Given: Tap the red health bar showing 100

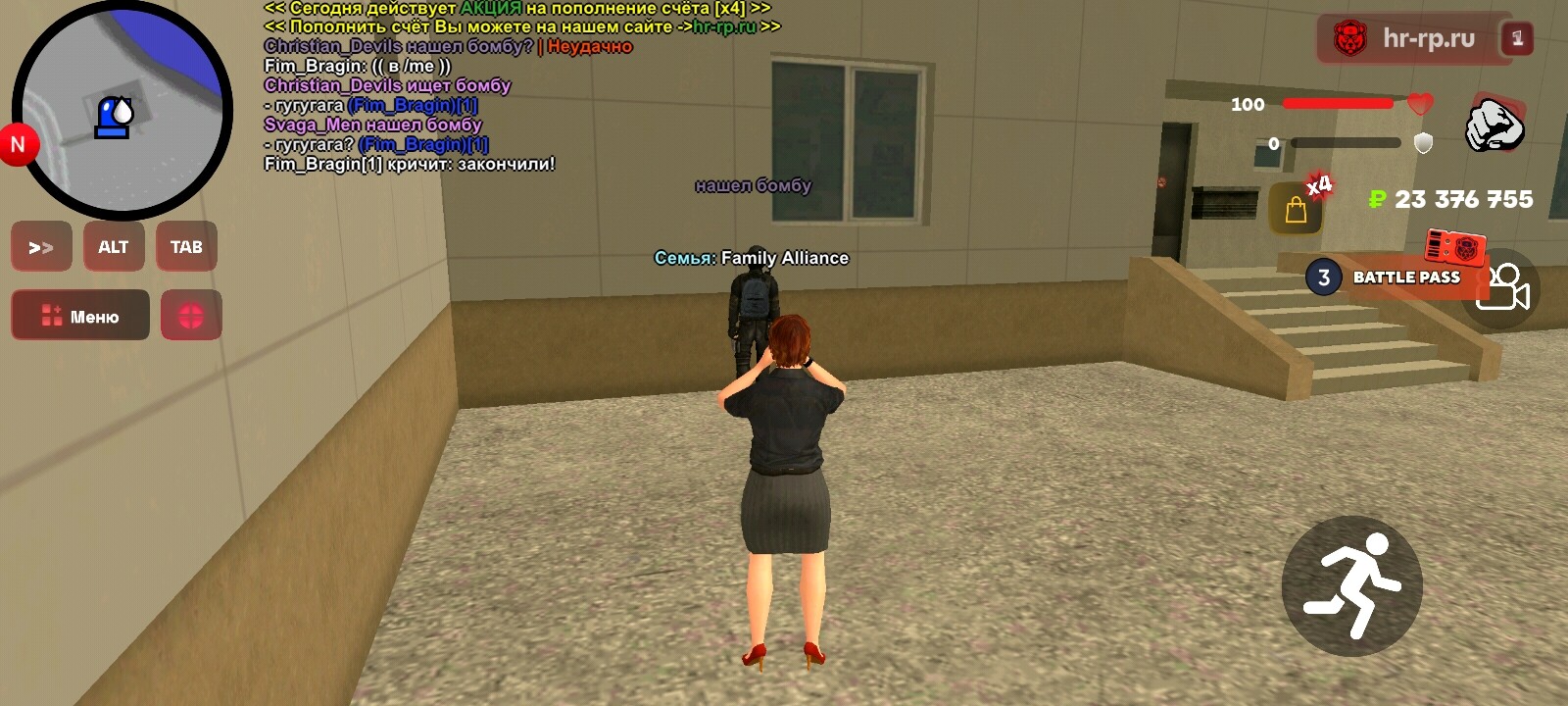Looking at the screenshot, I should click(x=1340, y=105).
